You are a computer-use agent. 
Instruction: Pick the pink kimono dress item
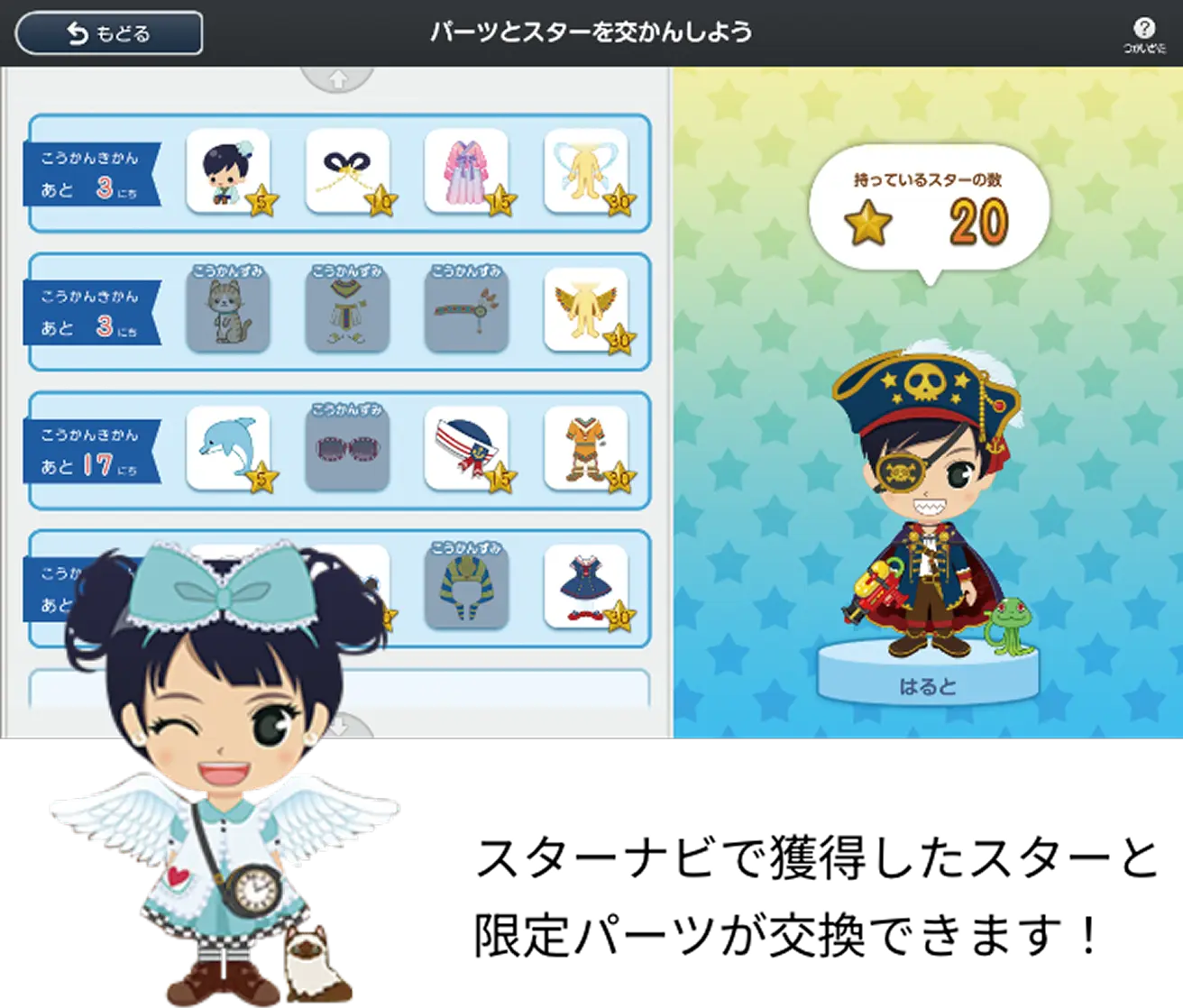click(x=466, y=171)
